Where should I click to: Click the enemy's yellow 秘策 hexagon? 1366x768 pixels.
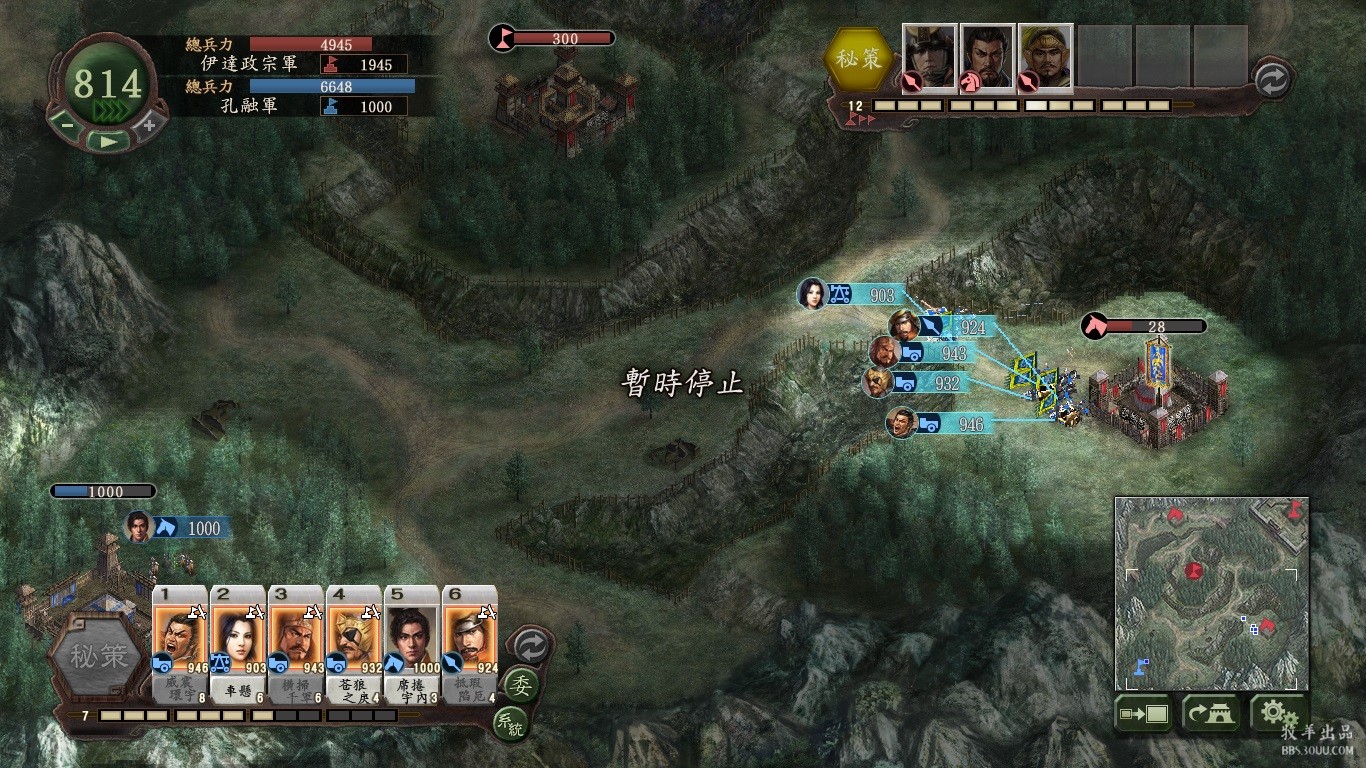coord(859,58)
